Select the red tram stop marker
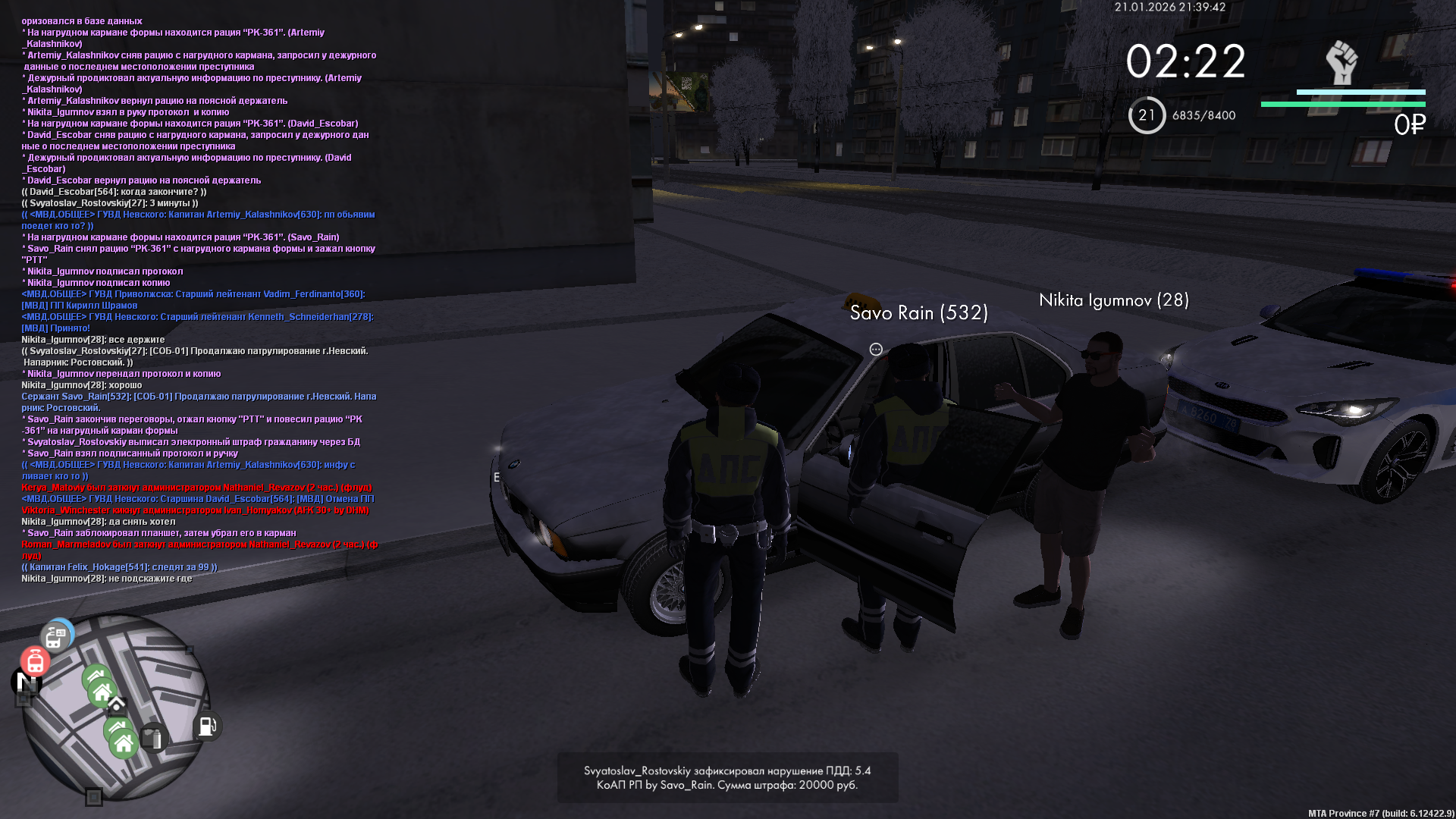The width and height of the screenshot is (1456, 819). pos(35,662)
